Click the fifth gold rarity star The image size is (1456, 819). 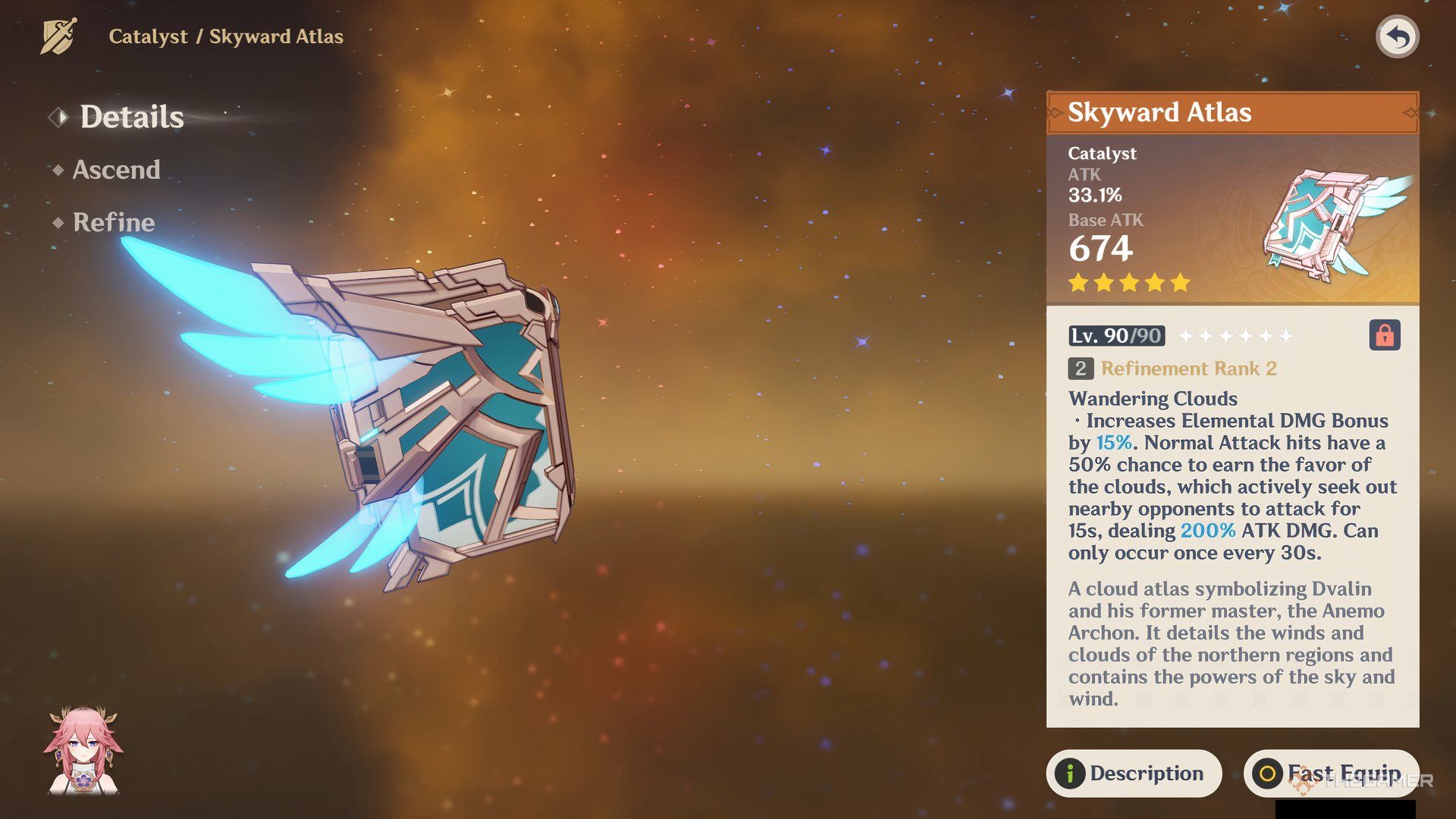[x=1179, y=282]
